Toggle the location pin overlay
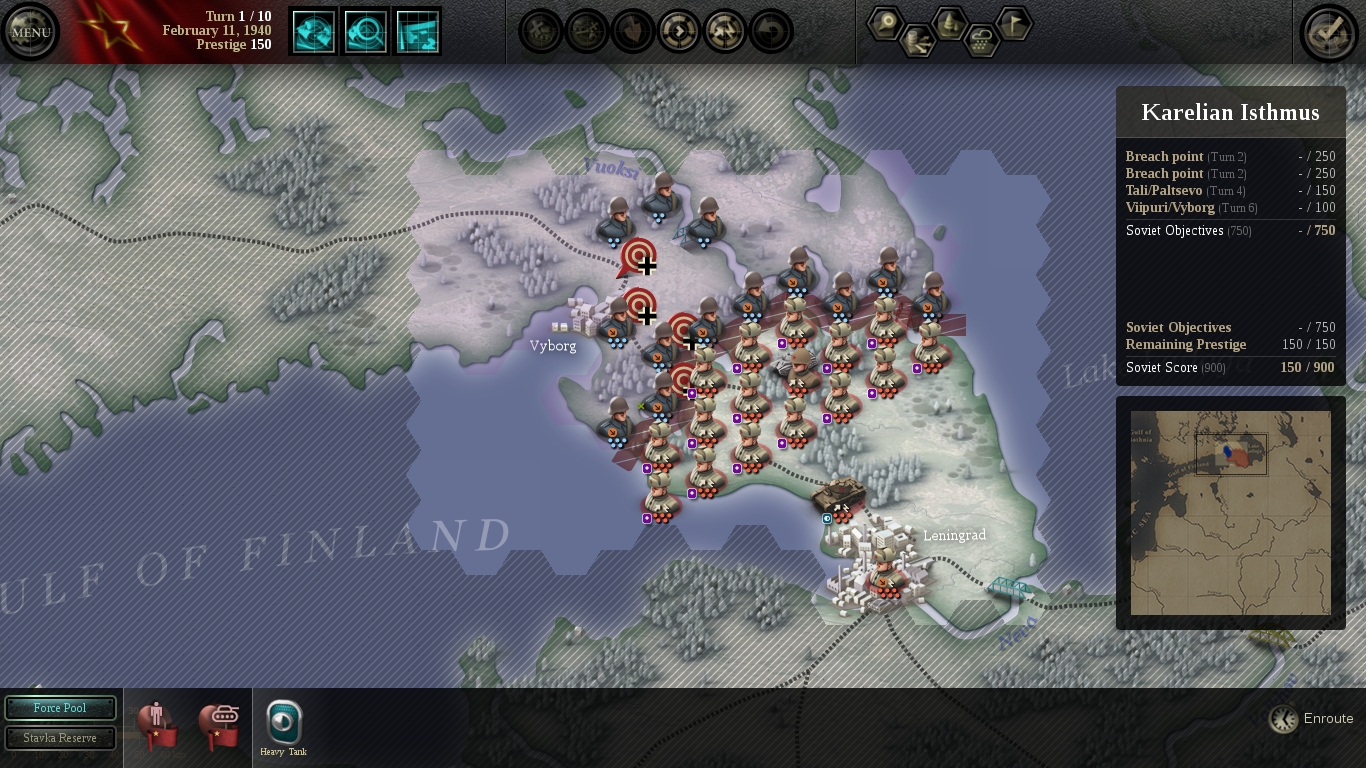The width and height of the screenshot is (1366, 768). pos(885,22)
